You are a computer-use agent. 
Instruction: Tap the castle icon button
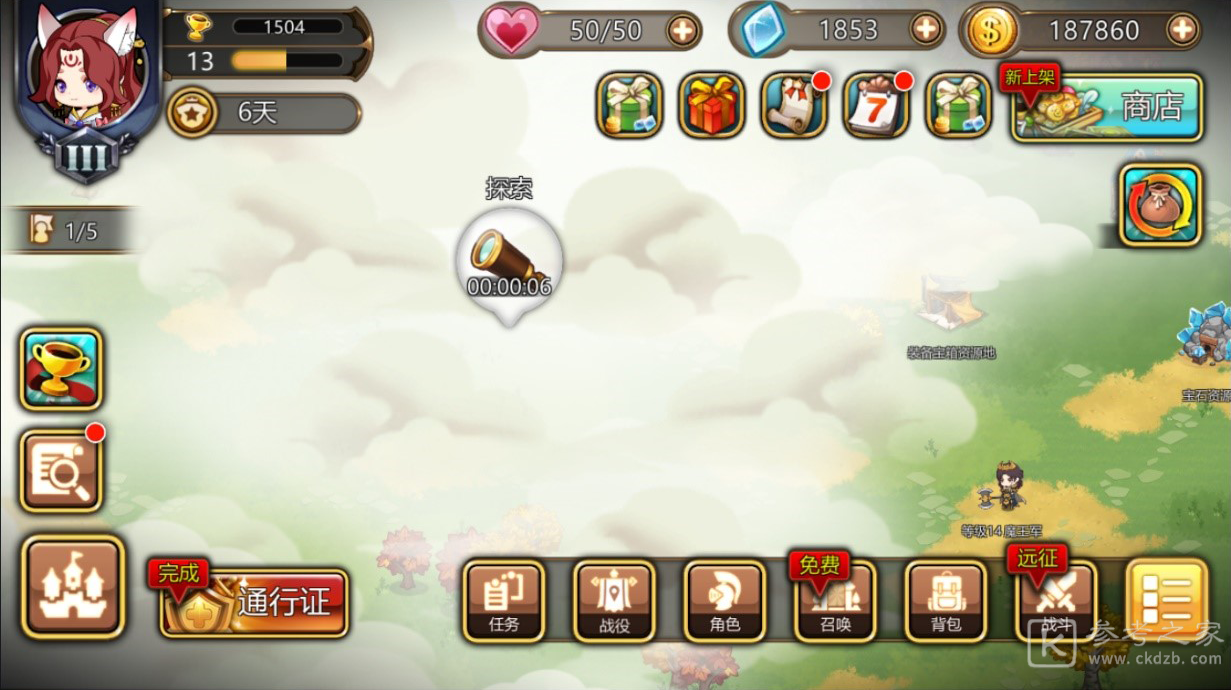[x=73, y=587]
